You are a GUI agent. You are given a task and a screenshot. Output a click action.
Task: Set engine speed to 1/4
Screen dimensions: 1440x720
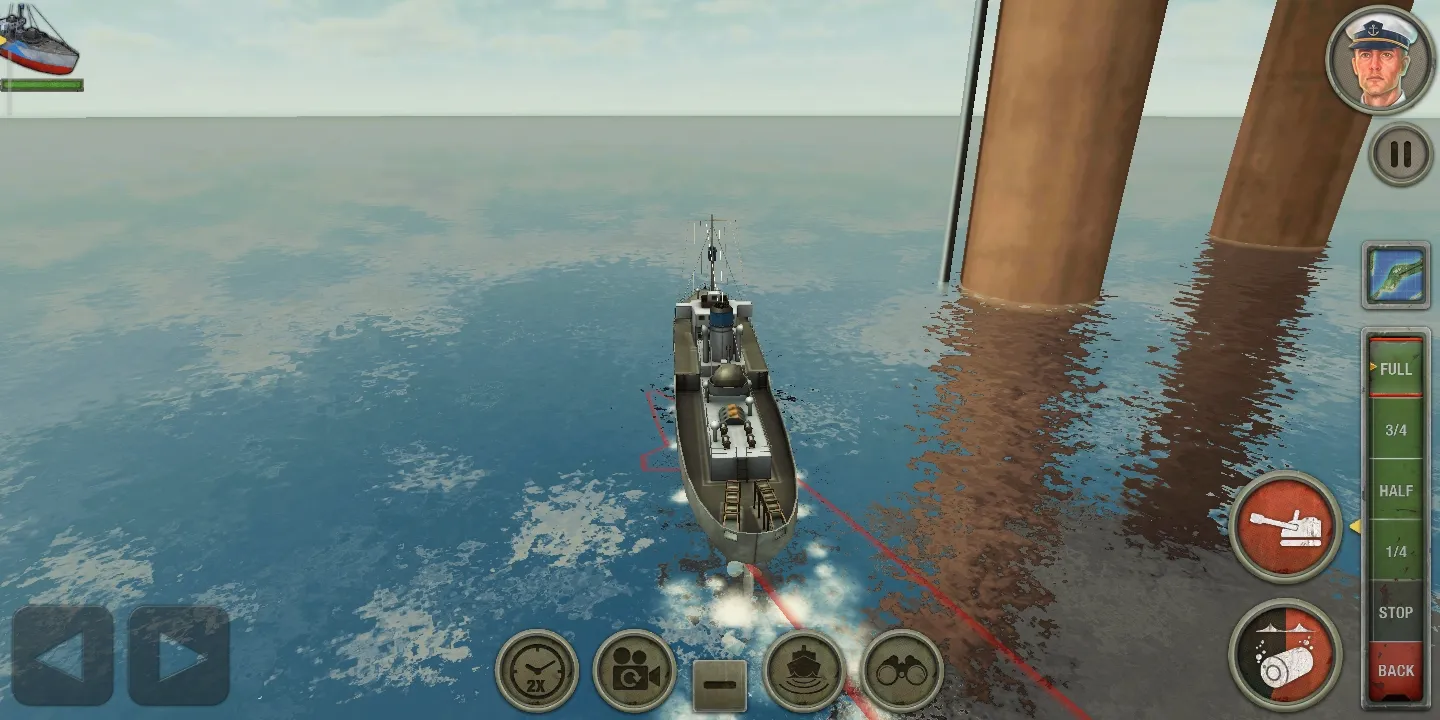pos(1395,552)
